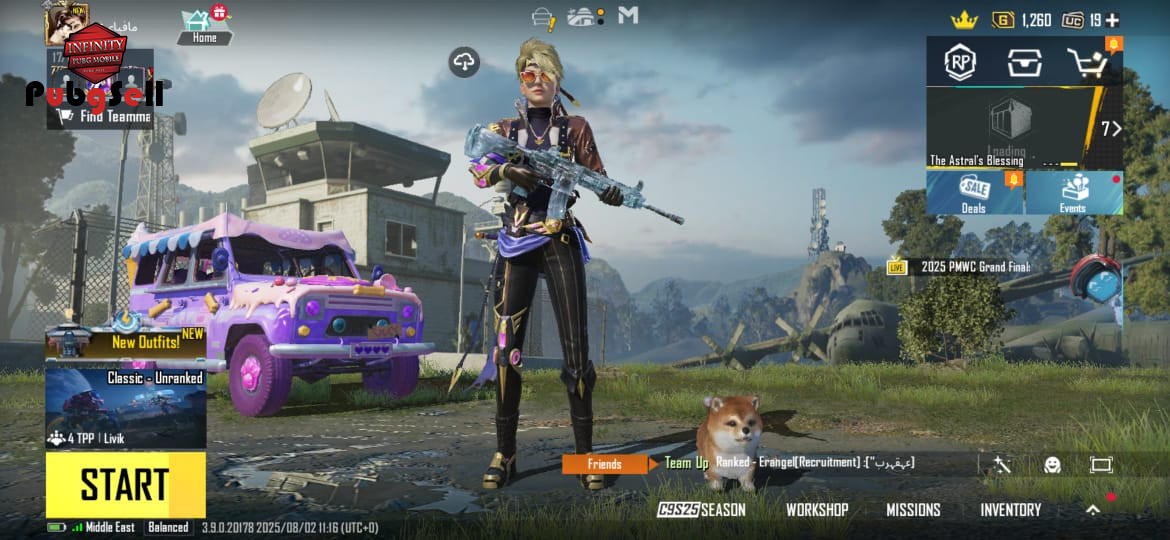Expand the bottom menu arrow

point(1093,510)
